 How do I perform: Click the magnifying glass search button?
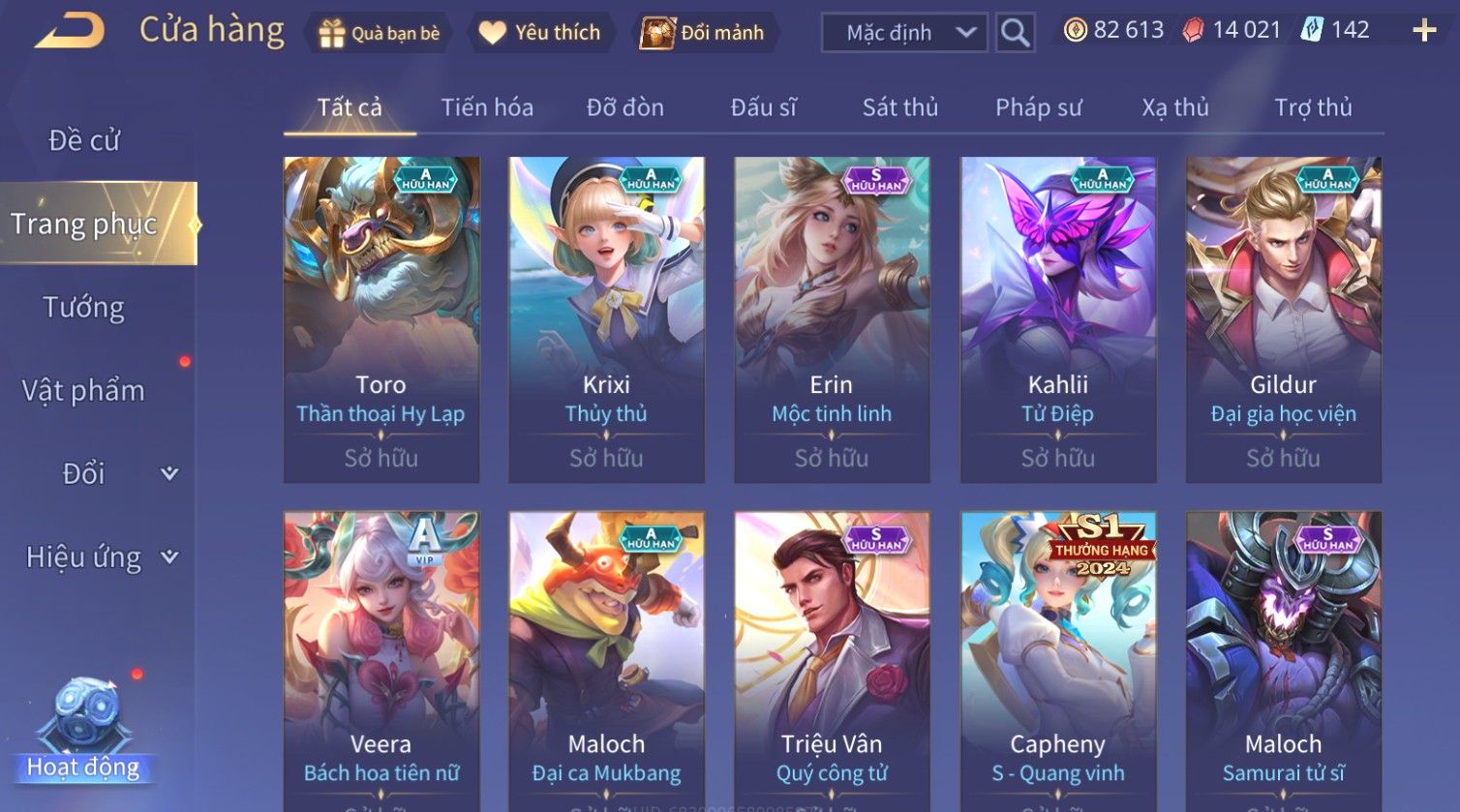1015,33
